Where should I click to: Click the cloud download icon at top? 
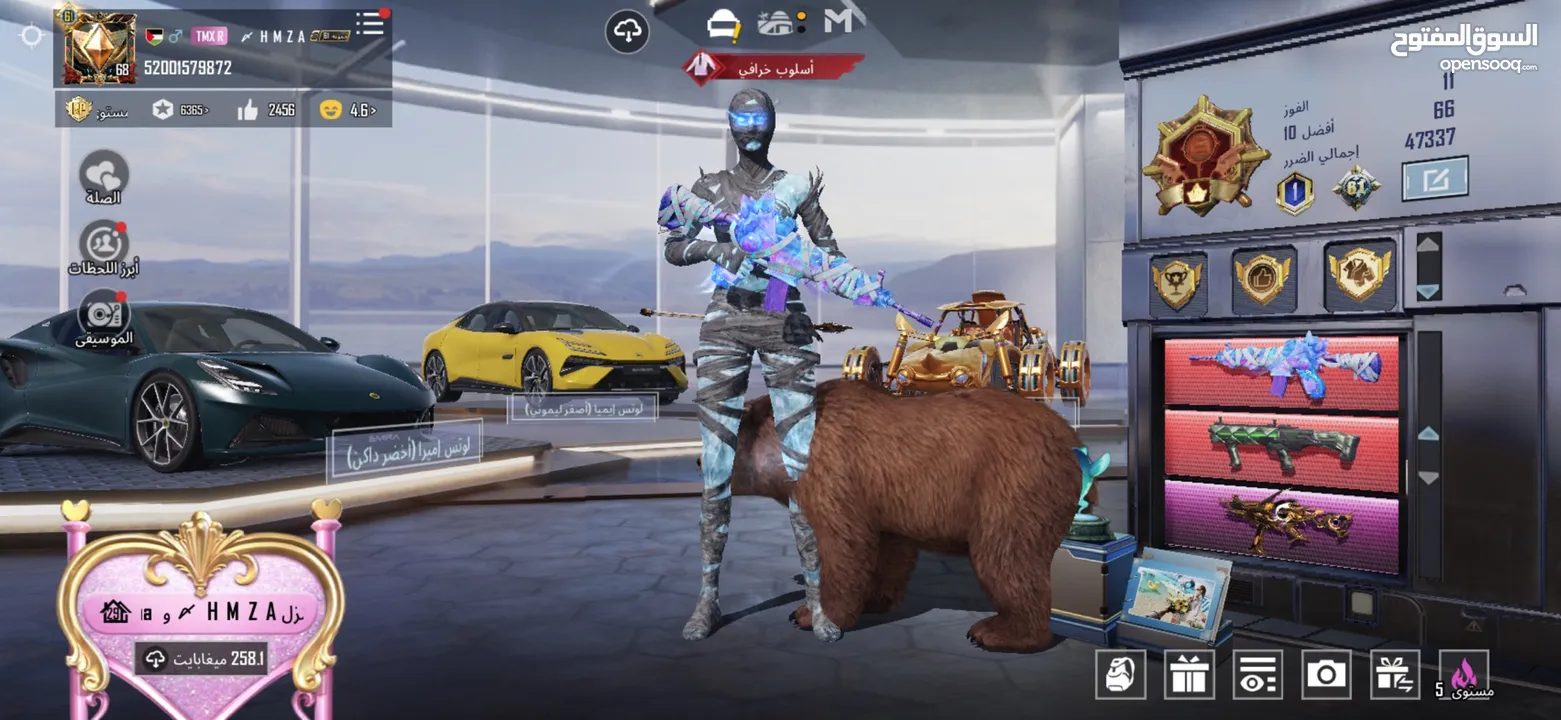point(627,32)
